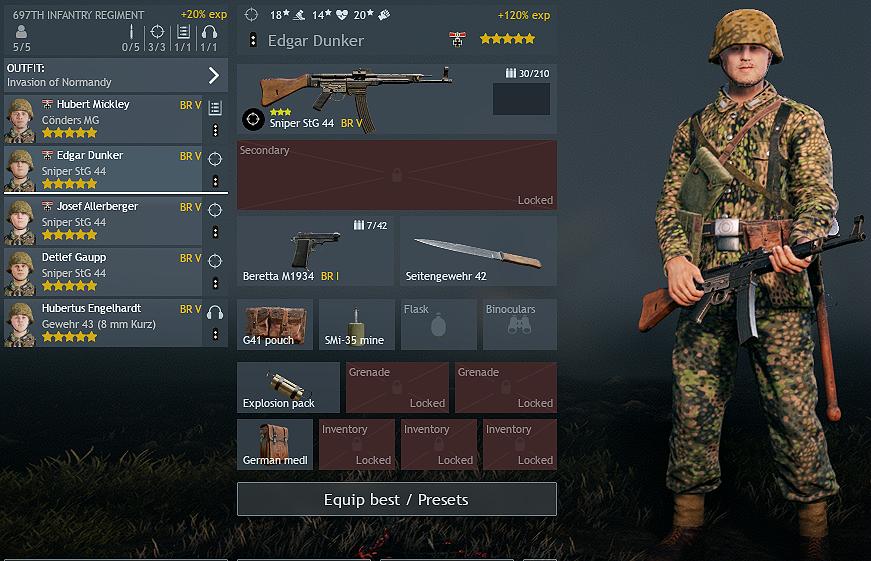
Task: Select soldier Hubert Mickley
Action: [105, 119]
